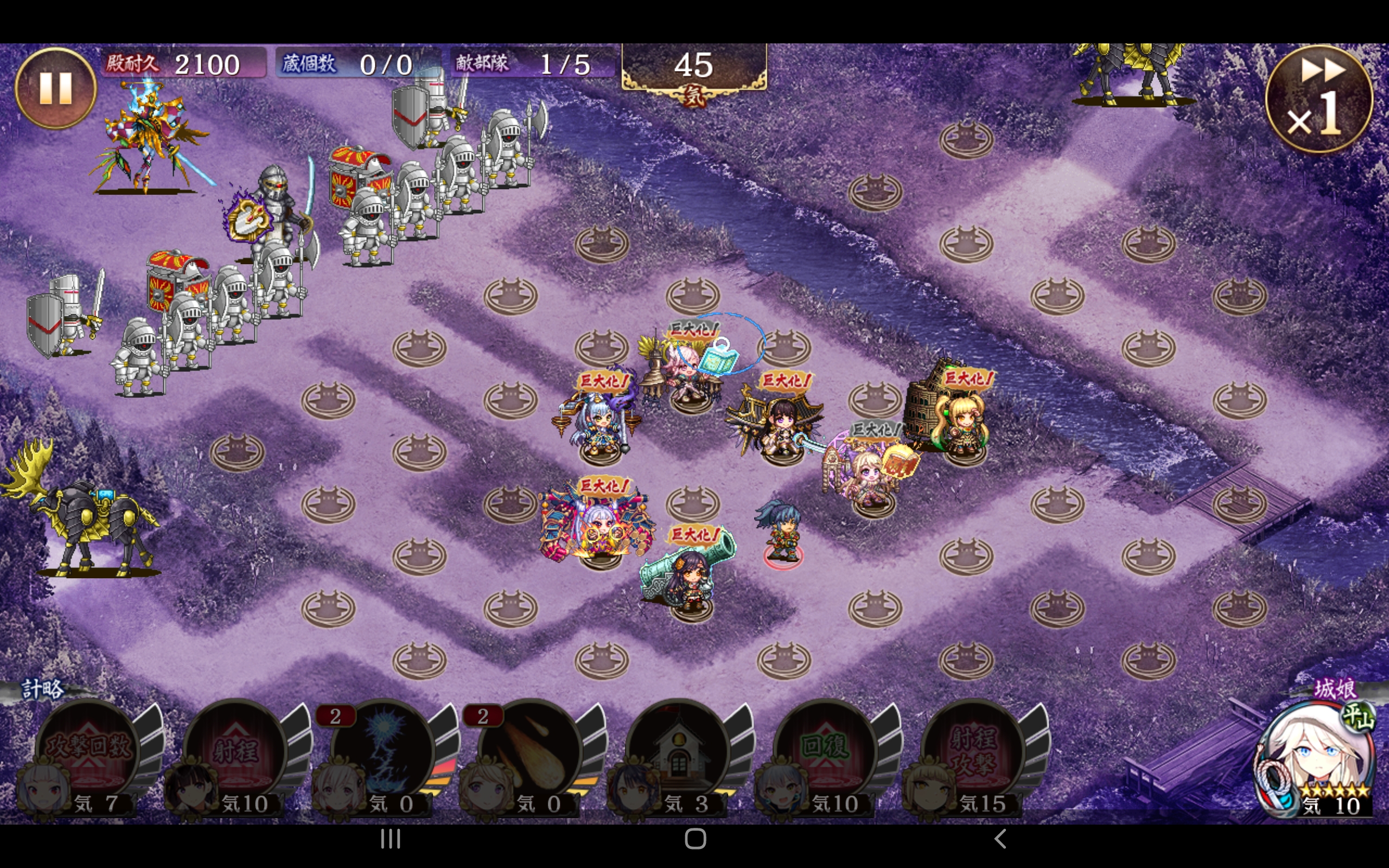Open the Android recent apps button
This screenshot has width=1389, height=868.
click(390, 839)
